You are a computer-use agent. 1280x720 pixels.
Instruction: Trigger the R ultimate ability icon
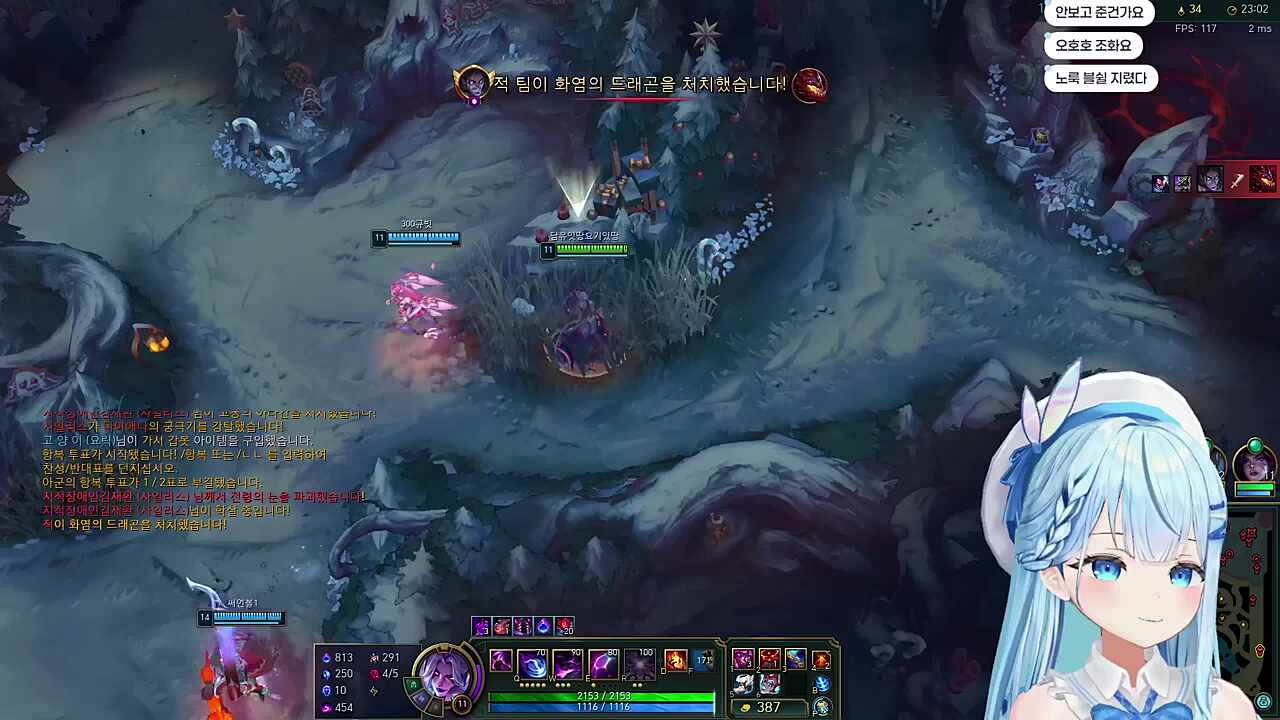point(638,664)
